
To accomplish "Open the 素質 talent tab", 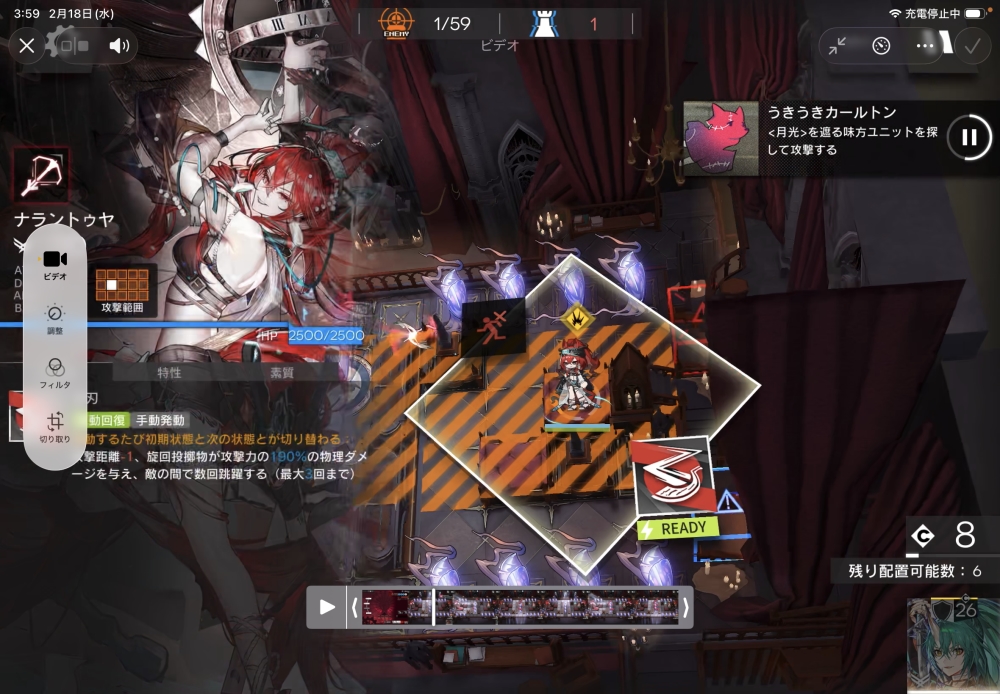I will tap(282, 373).
